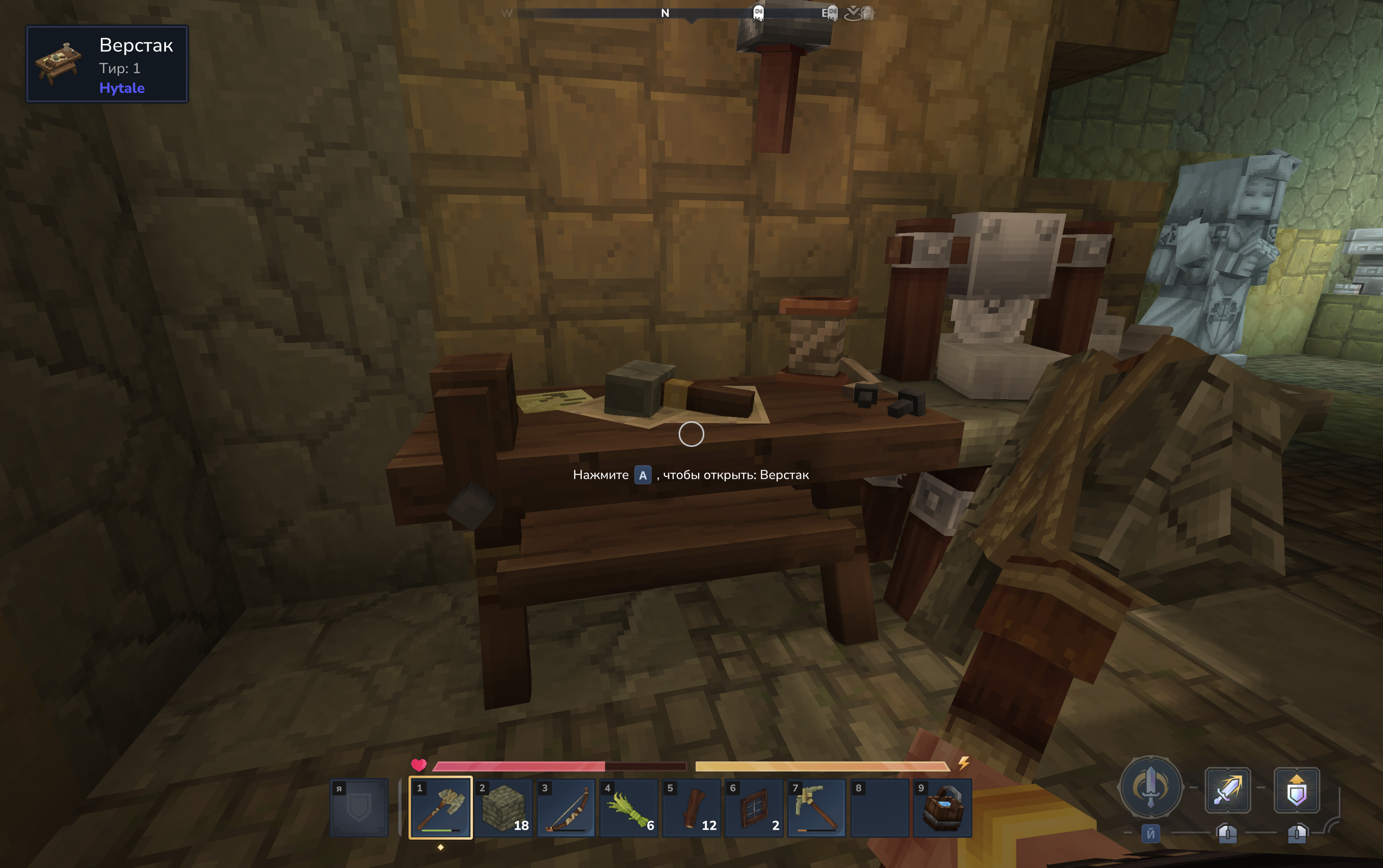Select the stone brick block stack
The height and width of the screenshot is (868, 1383).
[x=504, y=808]
